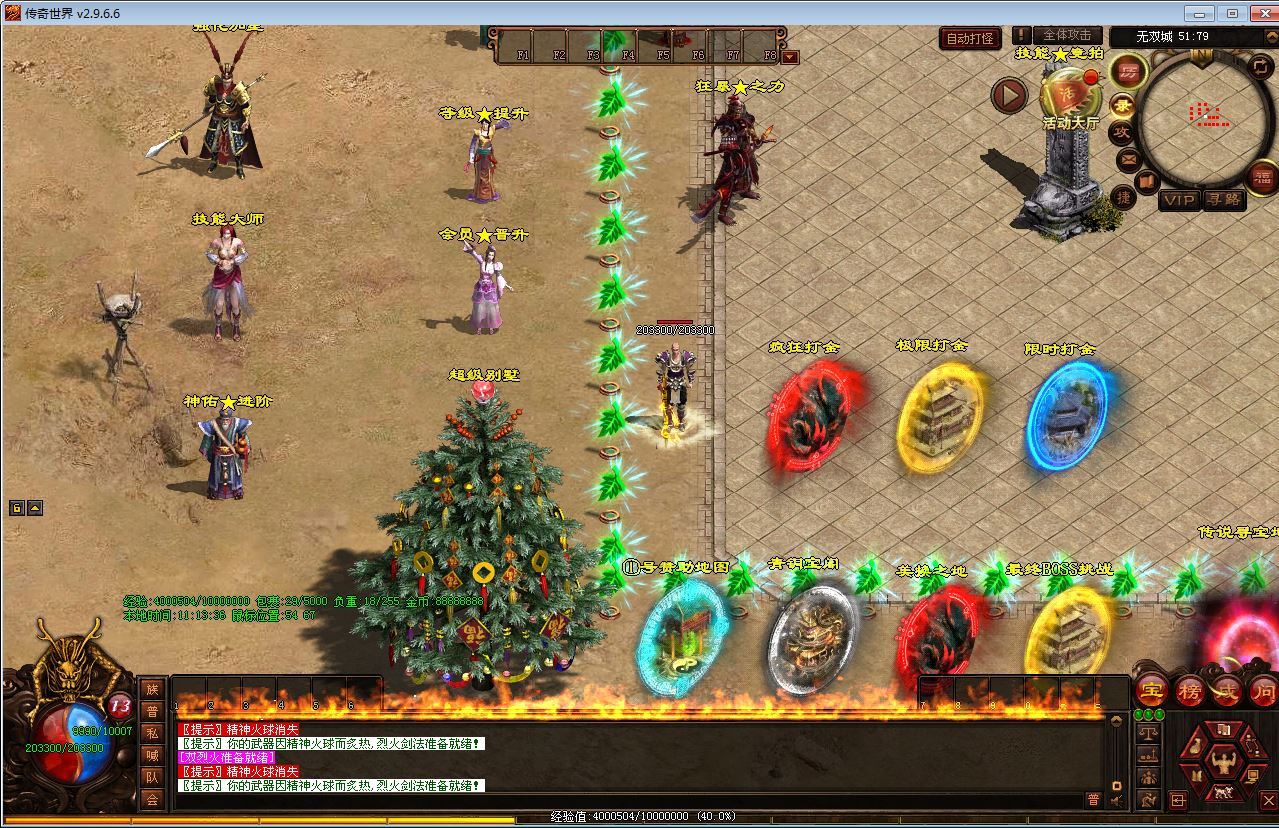Select the 队 team chat channel

point(152,777)
